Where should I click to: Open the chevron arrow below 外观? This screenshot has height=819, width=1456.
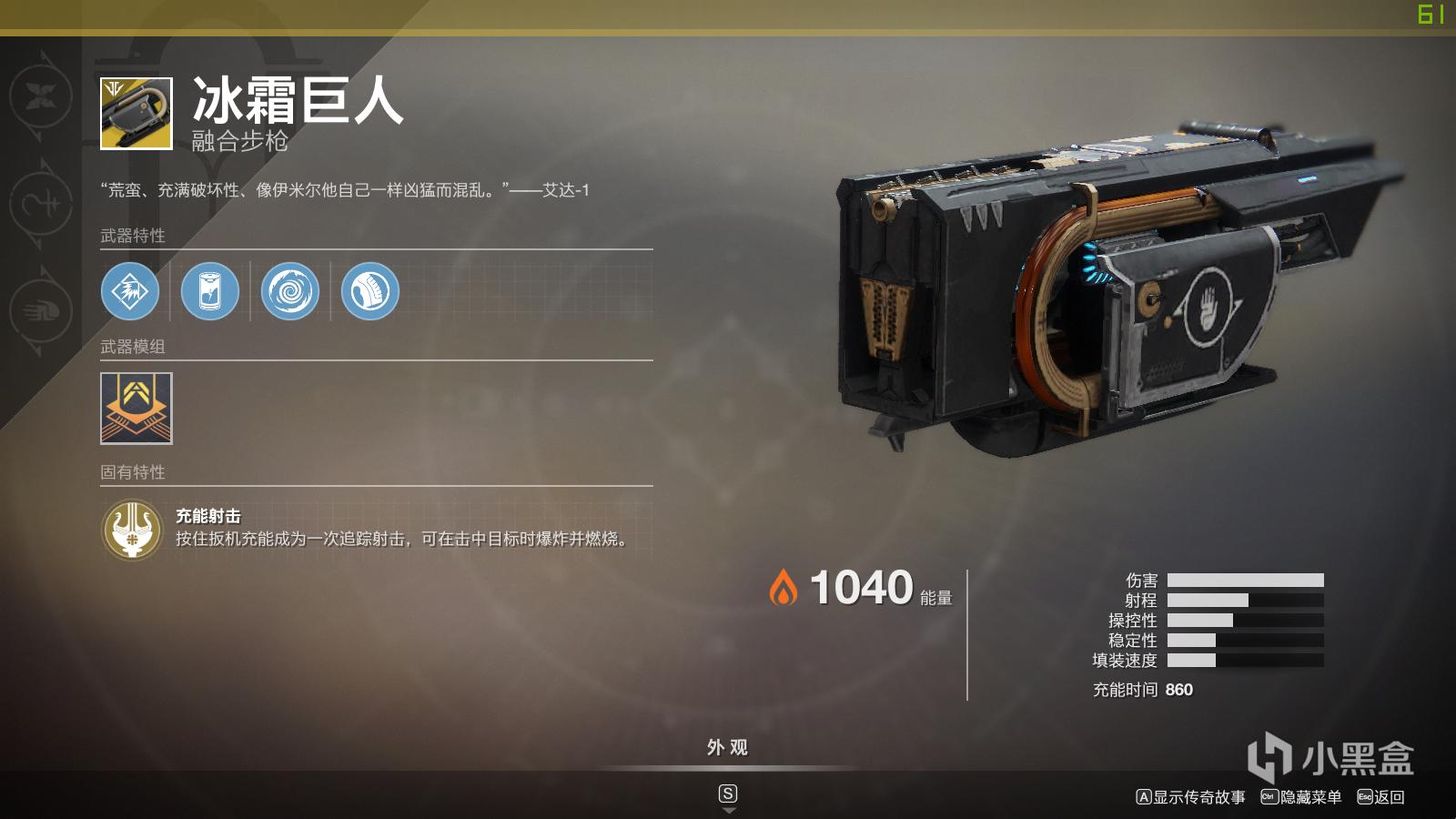(728, 808)
